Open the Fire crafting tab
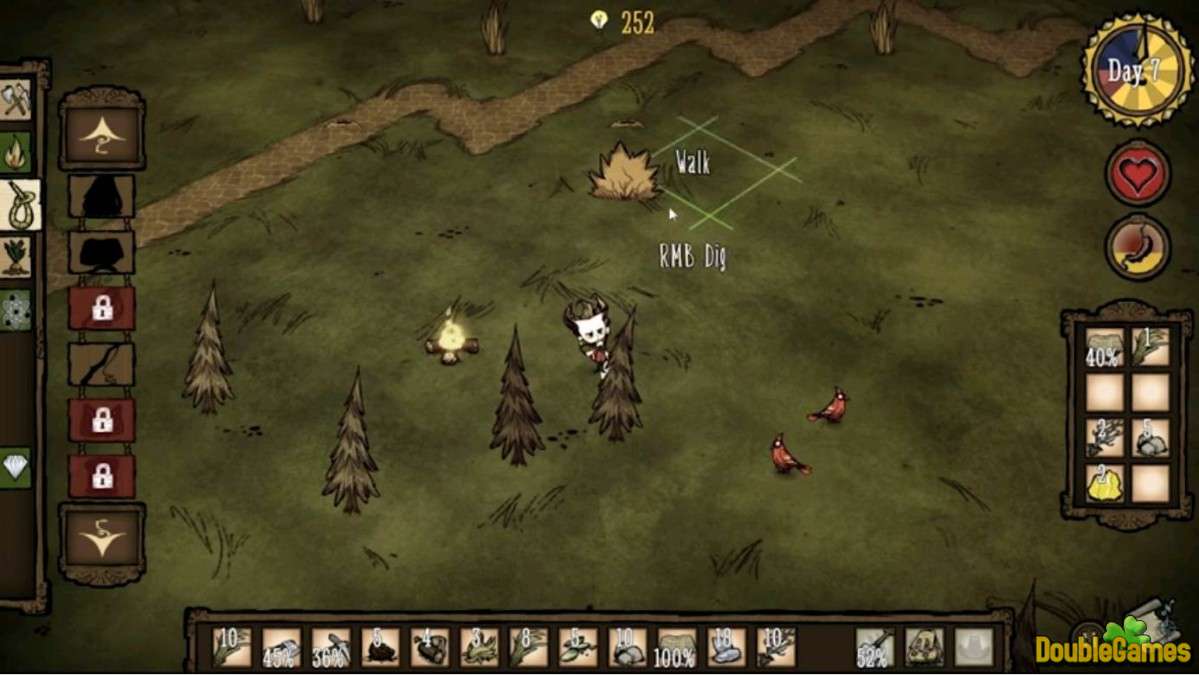This screenshot has height=675, width=1199. click(x=16, y=152)
